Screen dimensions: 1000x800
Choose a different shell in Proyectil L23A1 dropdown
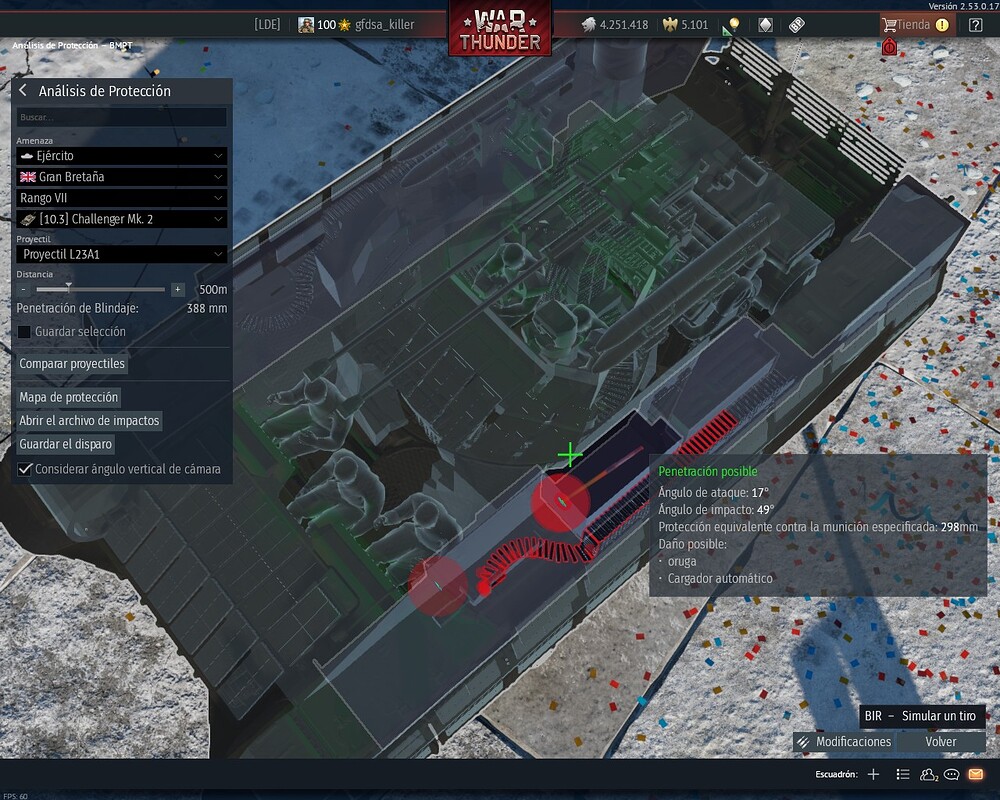(122, 255)
